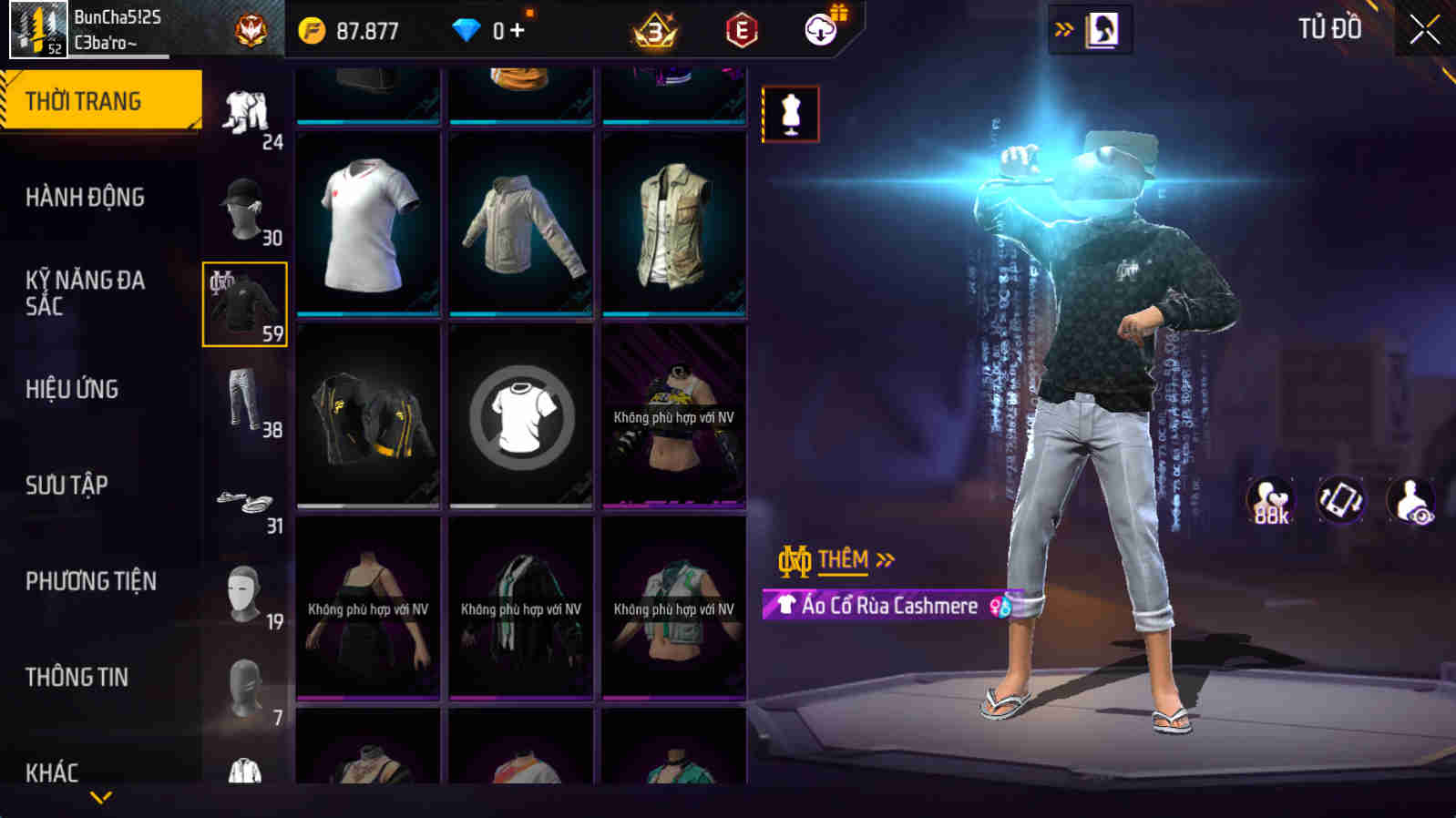The height and width of the screenshot is (818, 1456).
Task: Open the shoes category with 31 items
Action: pyautogui.click(x=242, y=499)
